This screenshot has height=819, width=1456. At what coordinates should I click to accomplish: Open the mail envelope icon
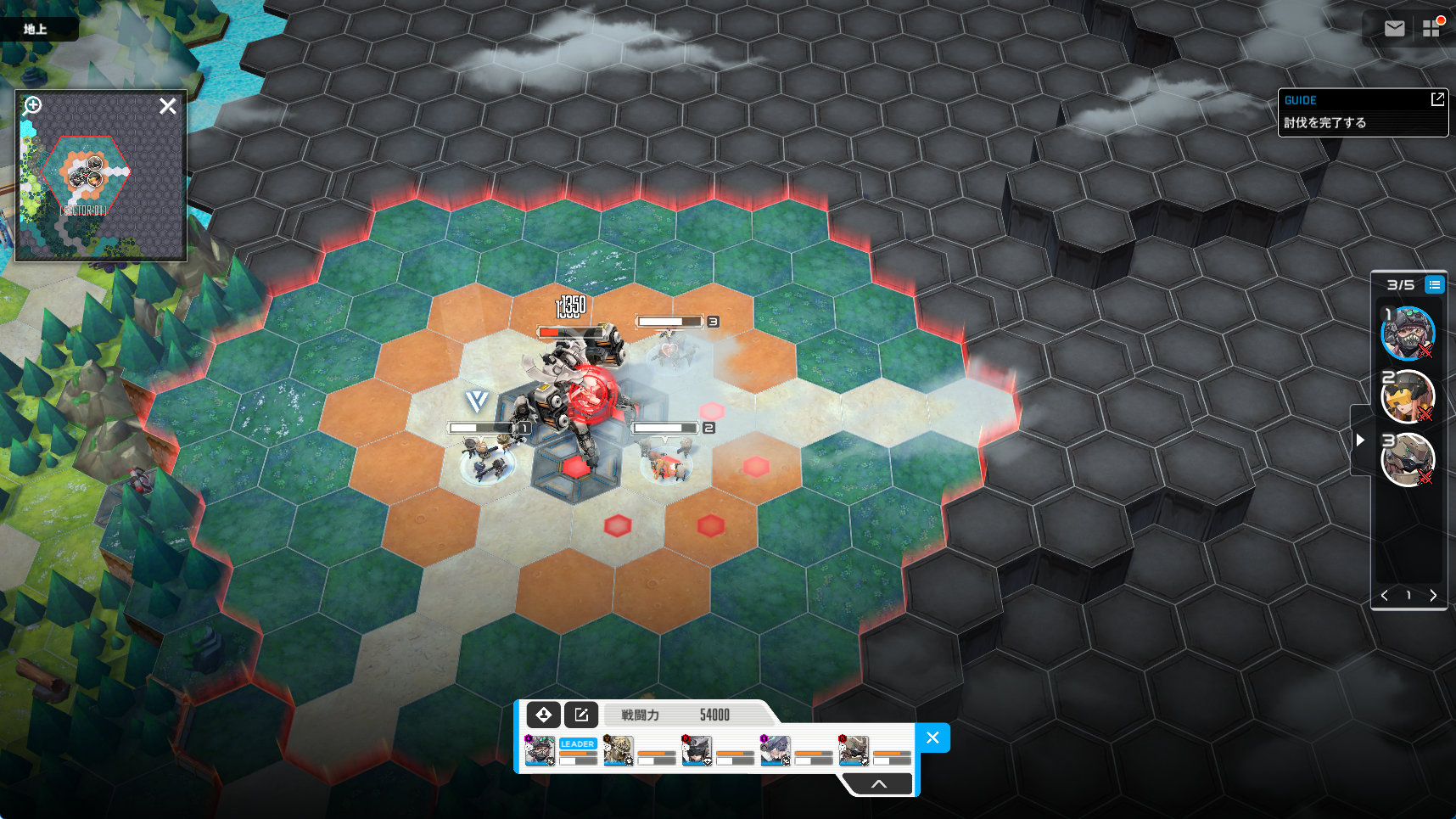(1394, 29)
